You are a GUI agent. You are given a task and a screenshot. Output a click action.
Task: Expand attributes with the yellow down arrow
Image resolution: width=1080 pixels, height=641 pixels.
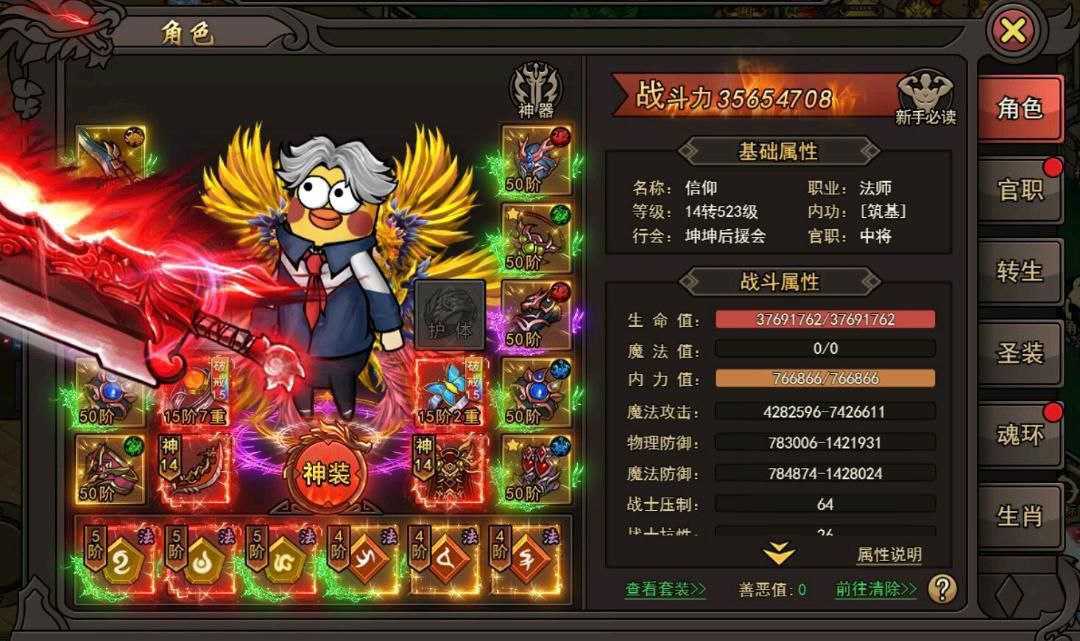[x=779, y=553]
